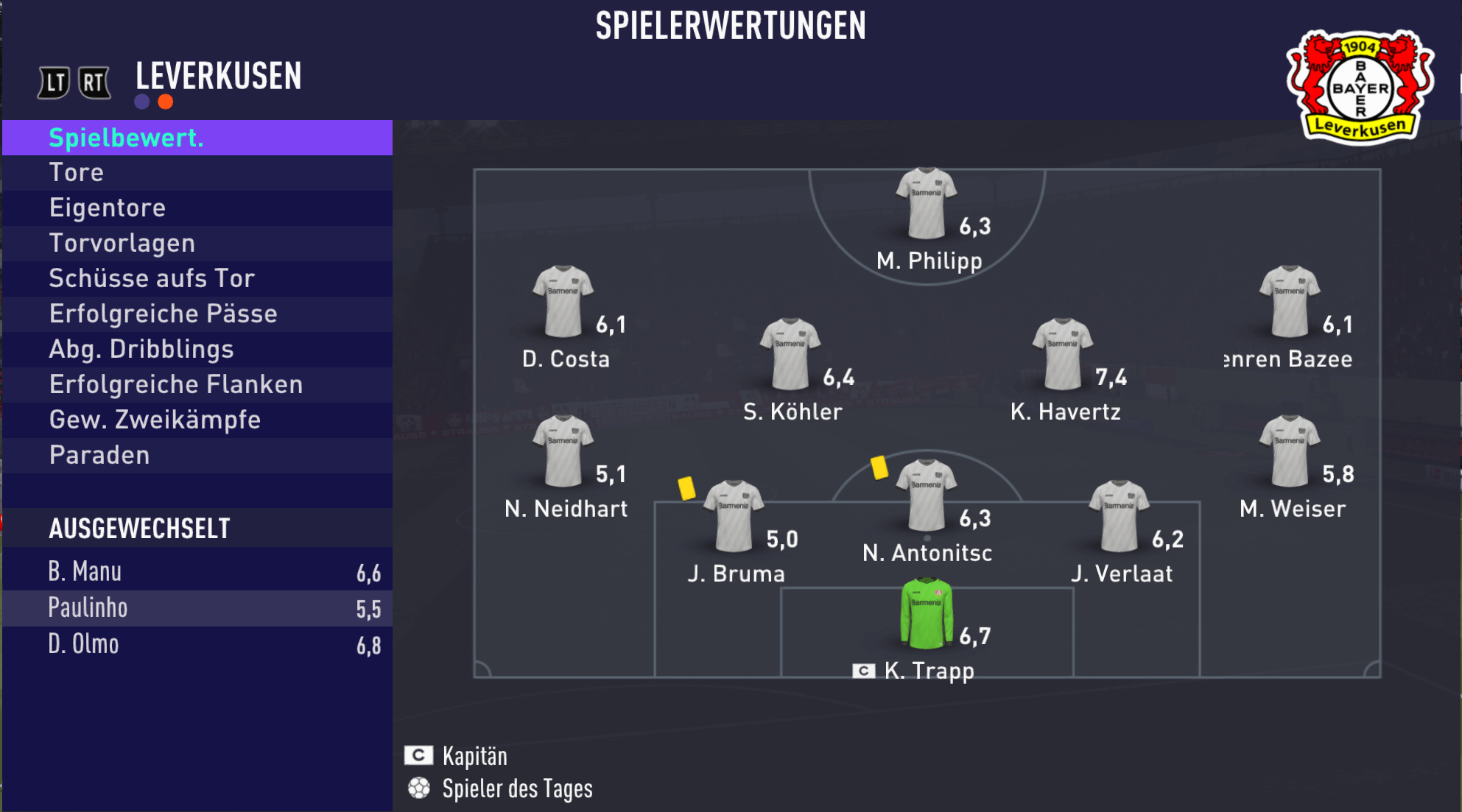1462x812 pixels.
Task: Choose N. Neidhart's shirt on the pitch
Action: 563,451
